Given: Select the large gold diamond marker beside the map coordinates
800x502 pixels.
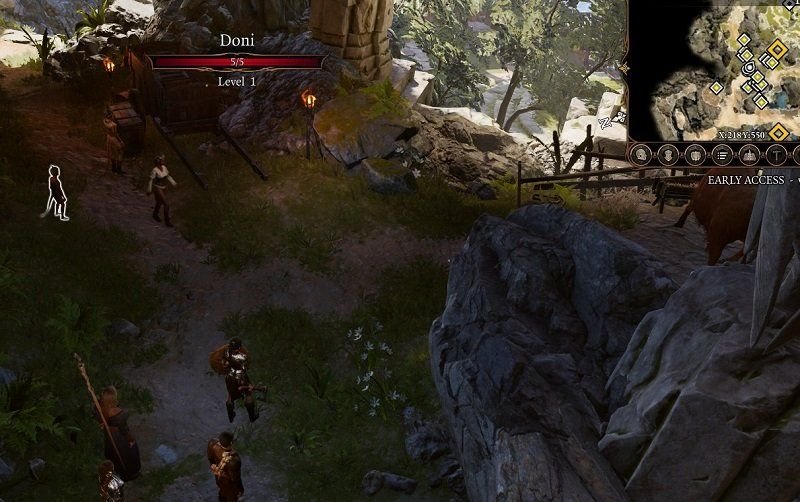Looking at the screenshot, I should [x=778, y=132].
